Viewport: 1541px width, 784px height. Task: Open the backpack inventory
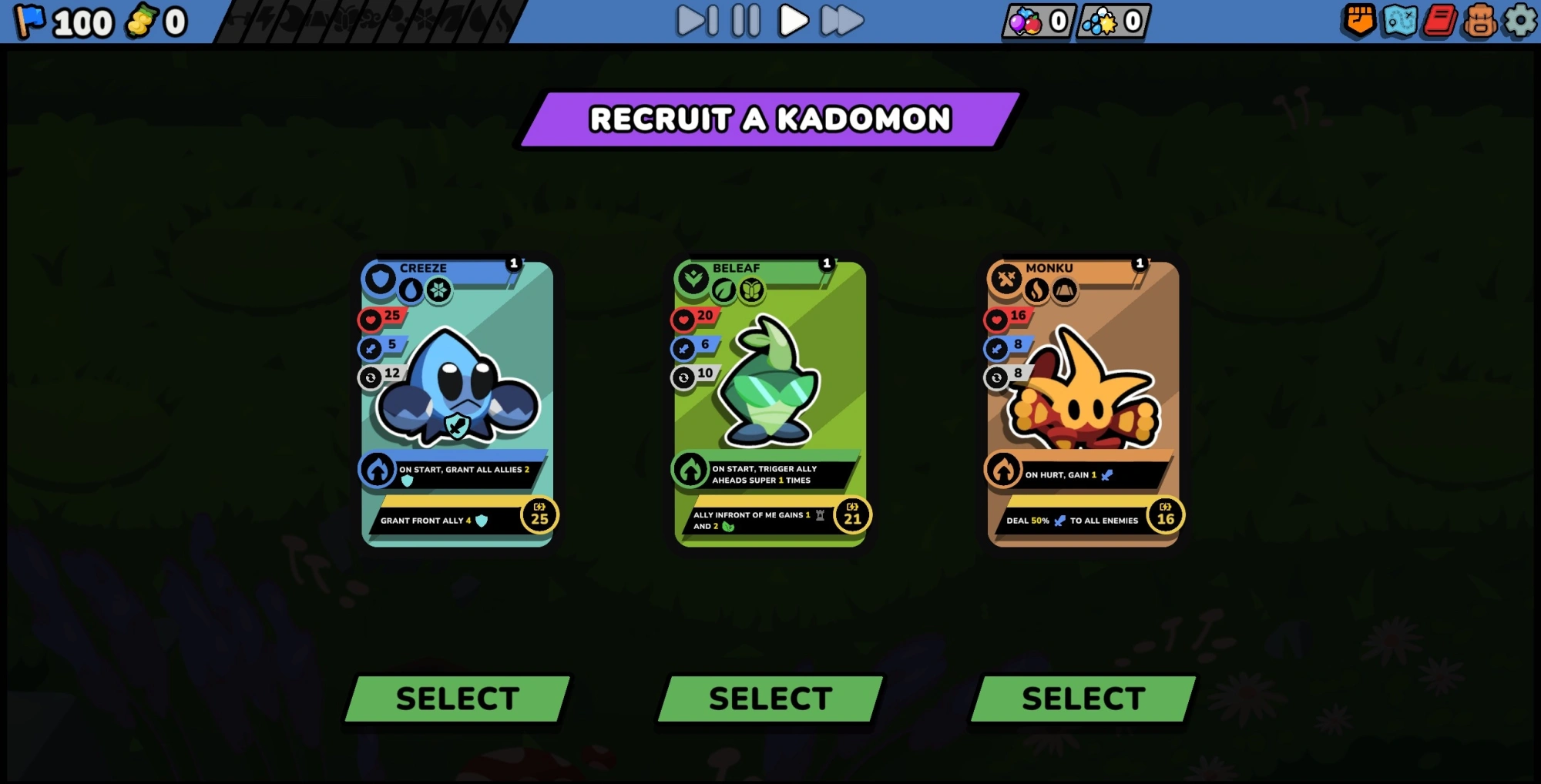point(1479,21)
